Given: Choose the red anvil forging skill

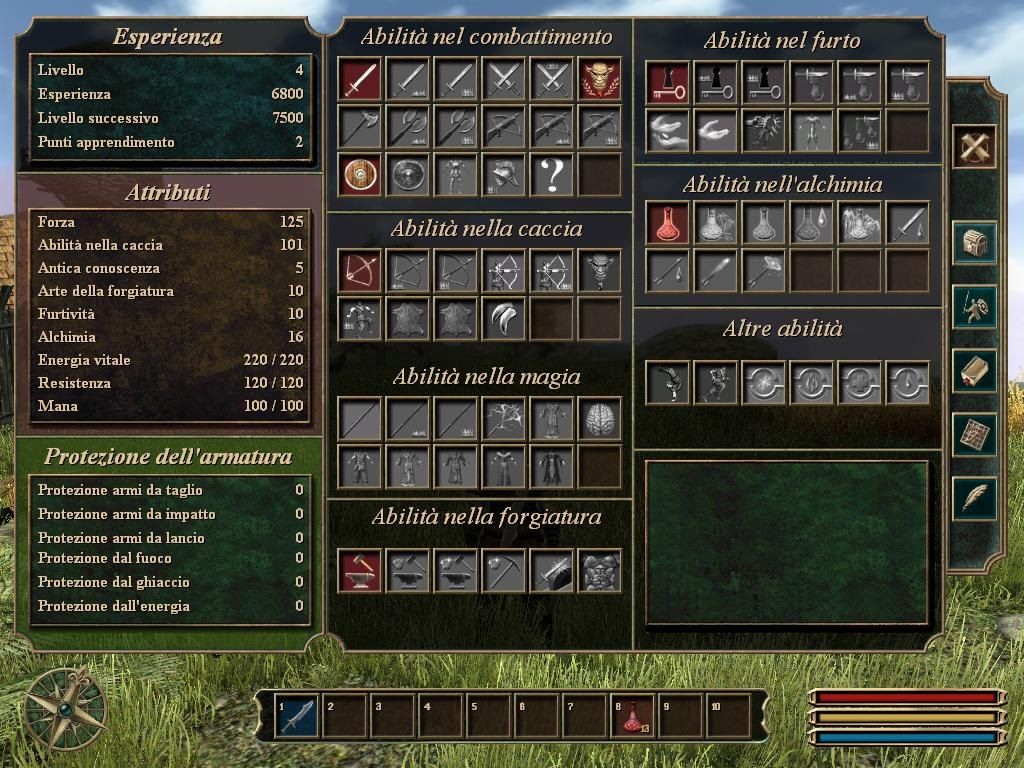Looking at the screenshot, I should point(359,570).
